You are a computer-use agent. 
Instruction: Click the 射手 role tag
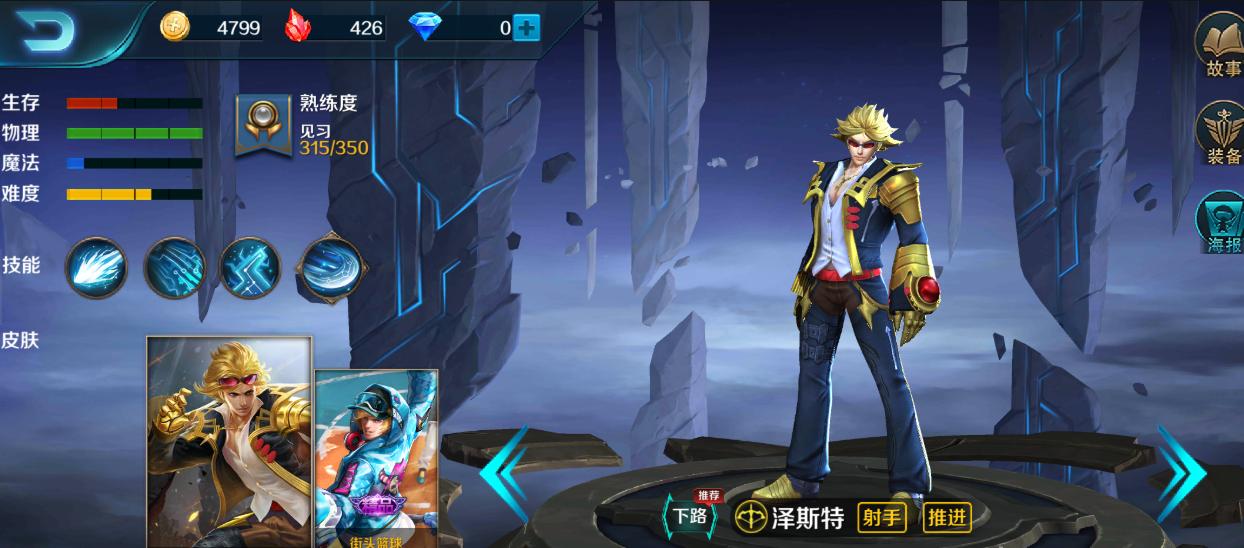[x=883, y=517]
